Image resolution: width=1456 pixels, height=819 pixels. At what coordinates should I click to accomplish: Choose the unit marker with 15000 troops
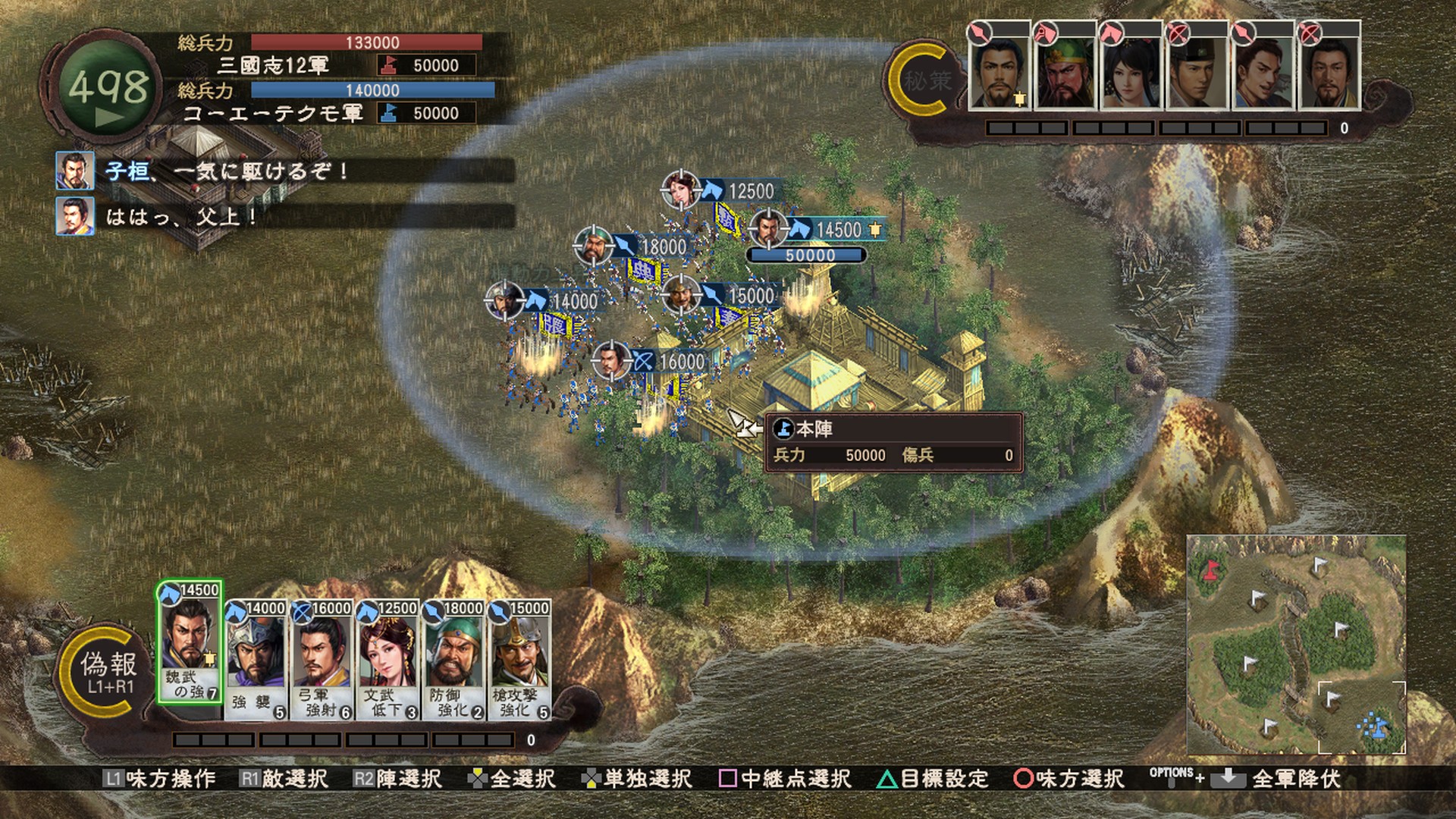680,294
